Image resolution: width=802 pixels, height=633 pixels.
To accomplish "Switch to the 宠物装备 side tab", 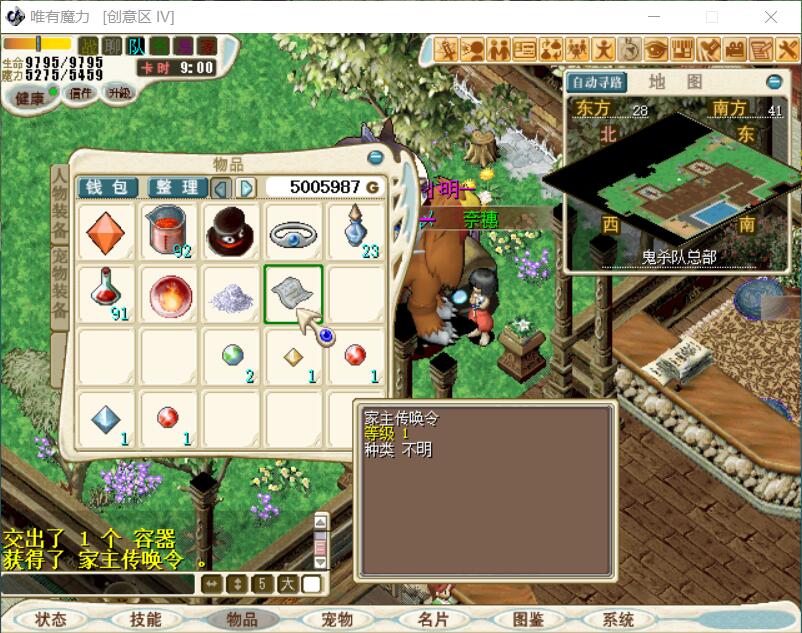I will tap(60, 283).
